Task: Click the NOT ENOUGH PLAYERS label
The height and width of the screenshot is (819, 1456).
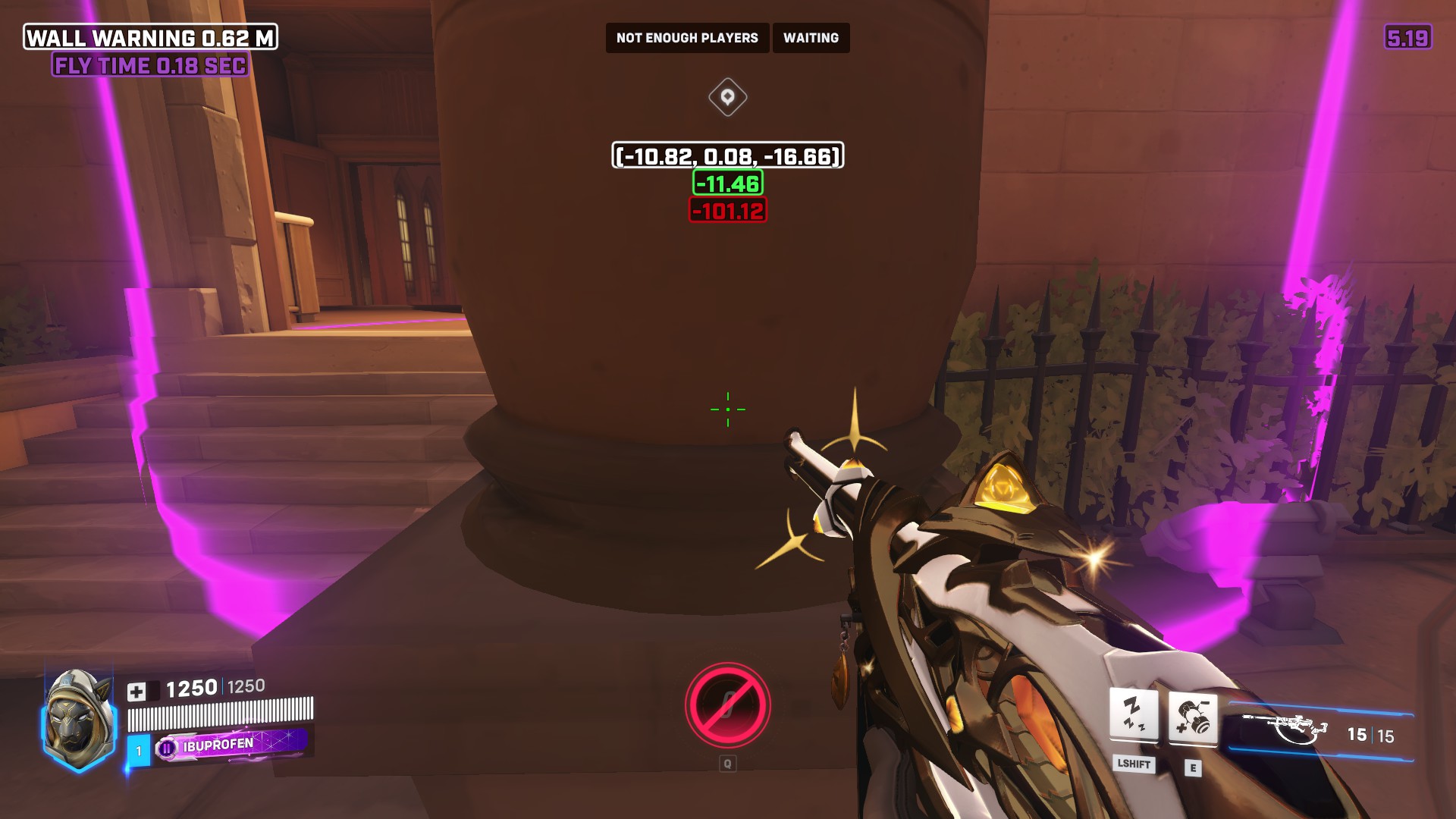Action: click(686, 37)
